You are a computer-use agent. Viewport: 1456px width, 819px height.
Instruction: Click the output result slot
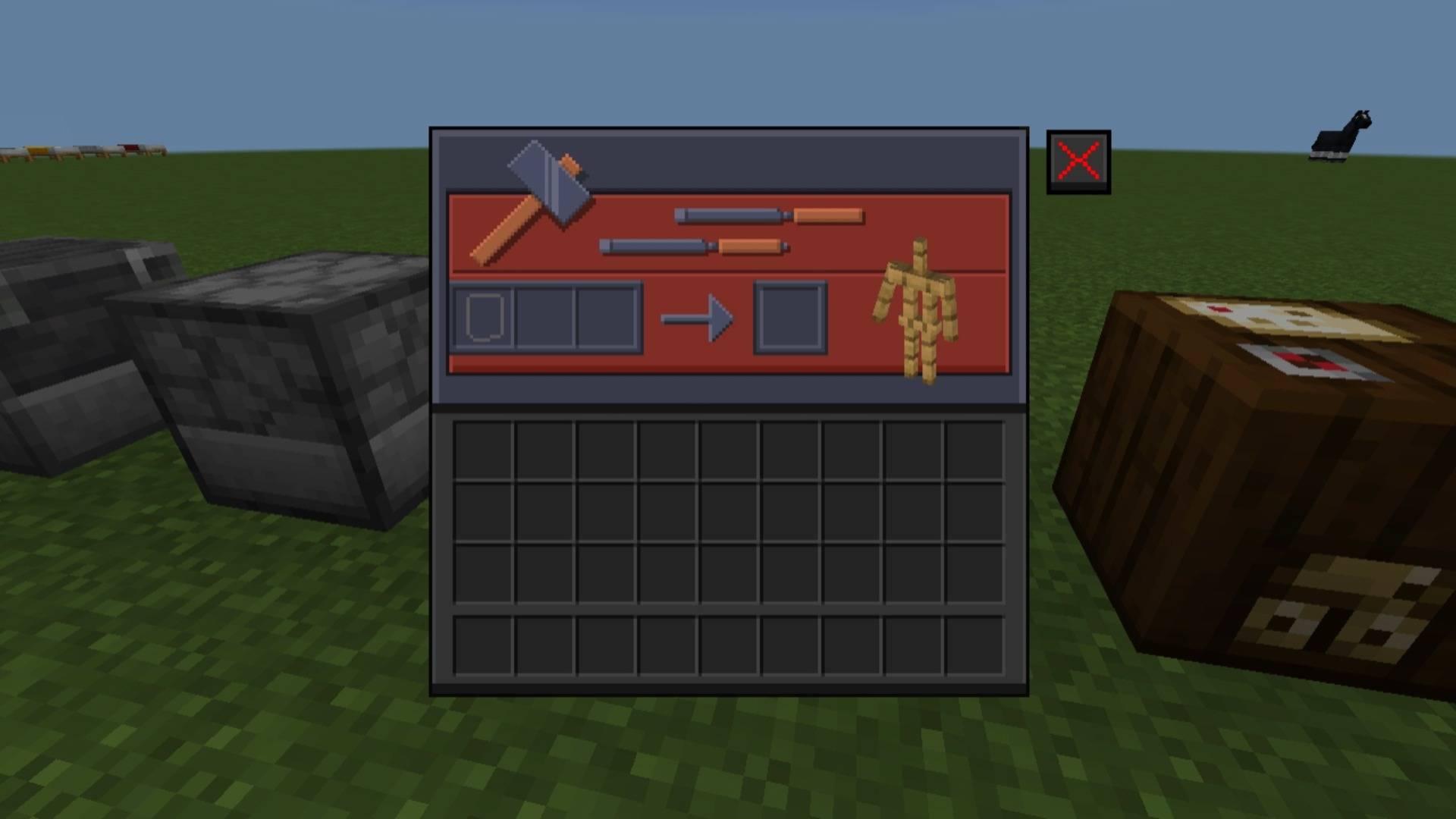pyautogui.click(x=791, y=318)
